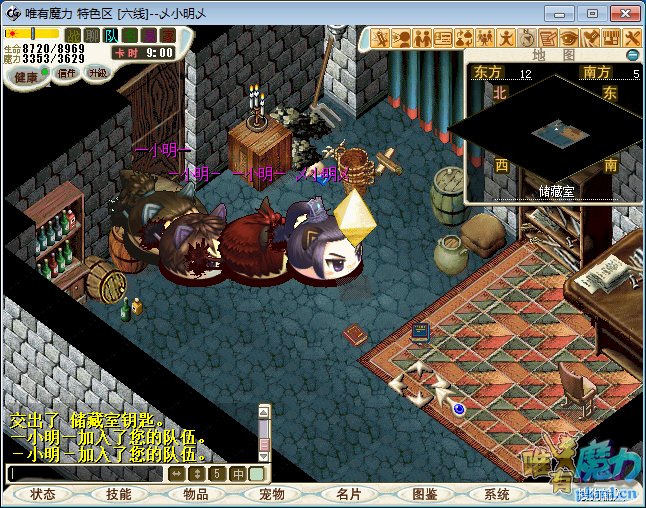Toggle the 战 battle mode button
646x508 pixels.
pos(73,36)
